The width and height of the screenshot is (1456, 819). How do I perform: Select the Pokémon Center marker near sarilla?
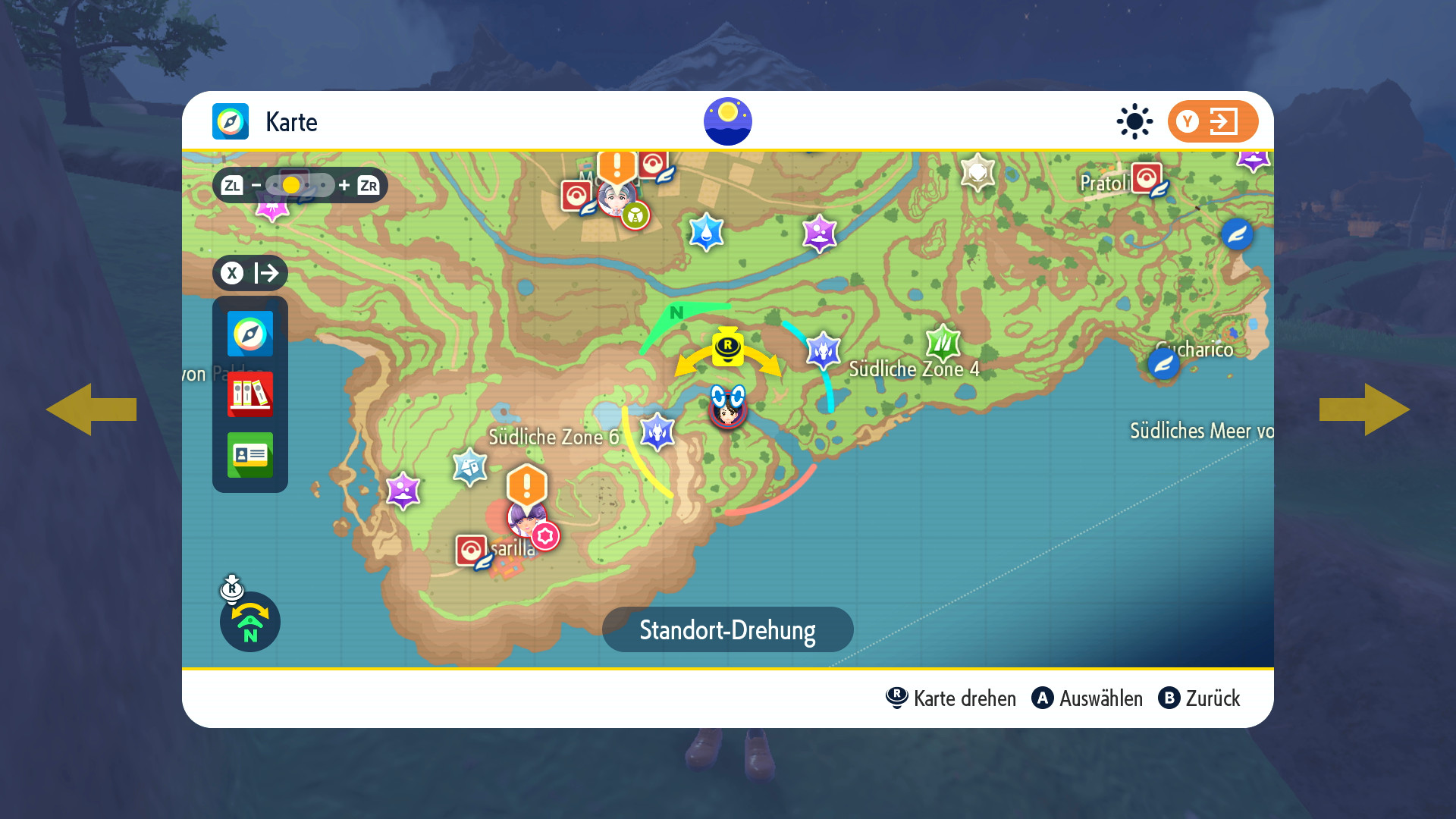point(471,551)
